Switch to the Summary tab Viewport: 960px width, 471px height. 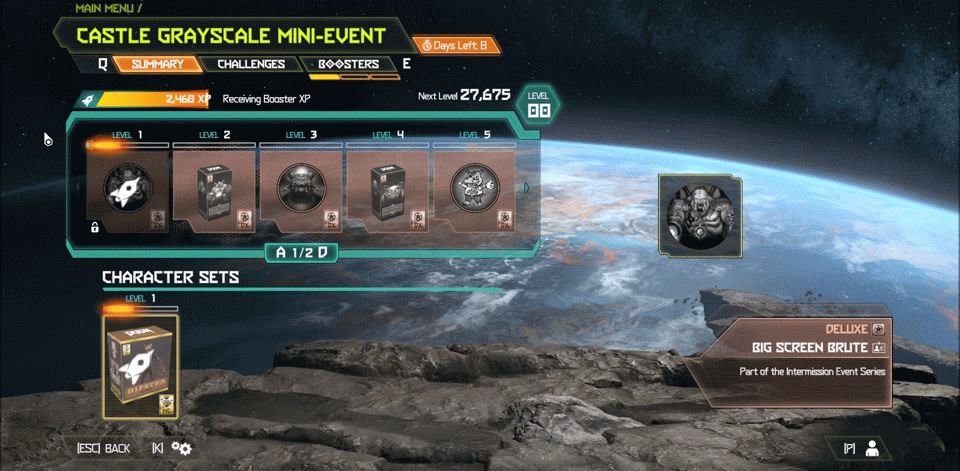click(x=157, y=65)
